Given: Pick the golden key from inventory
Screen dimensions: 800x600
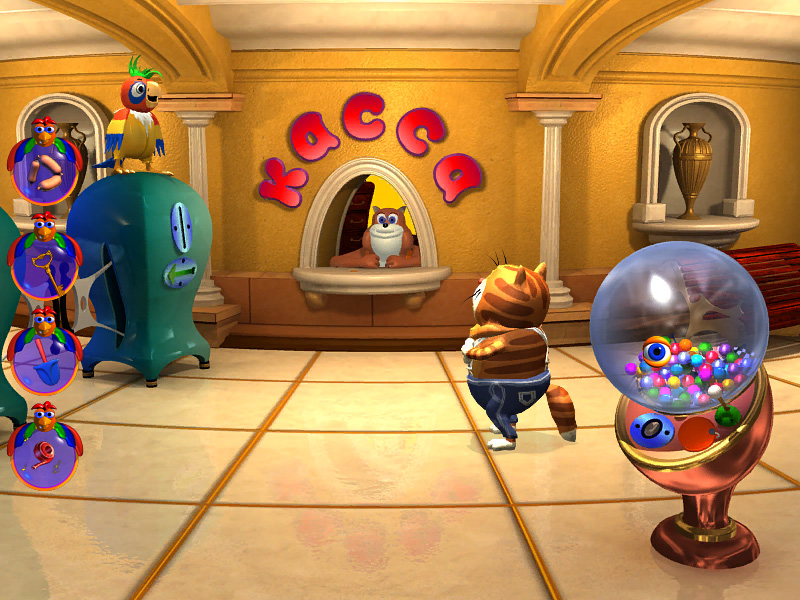Looking at the screenshot, I should coord(42,265).
